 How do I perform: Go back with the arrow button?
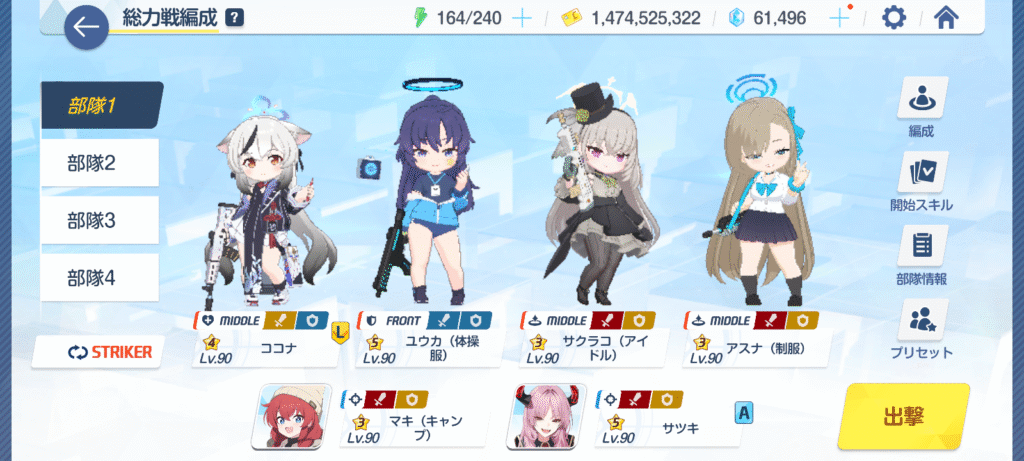point(86,28)
